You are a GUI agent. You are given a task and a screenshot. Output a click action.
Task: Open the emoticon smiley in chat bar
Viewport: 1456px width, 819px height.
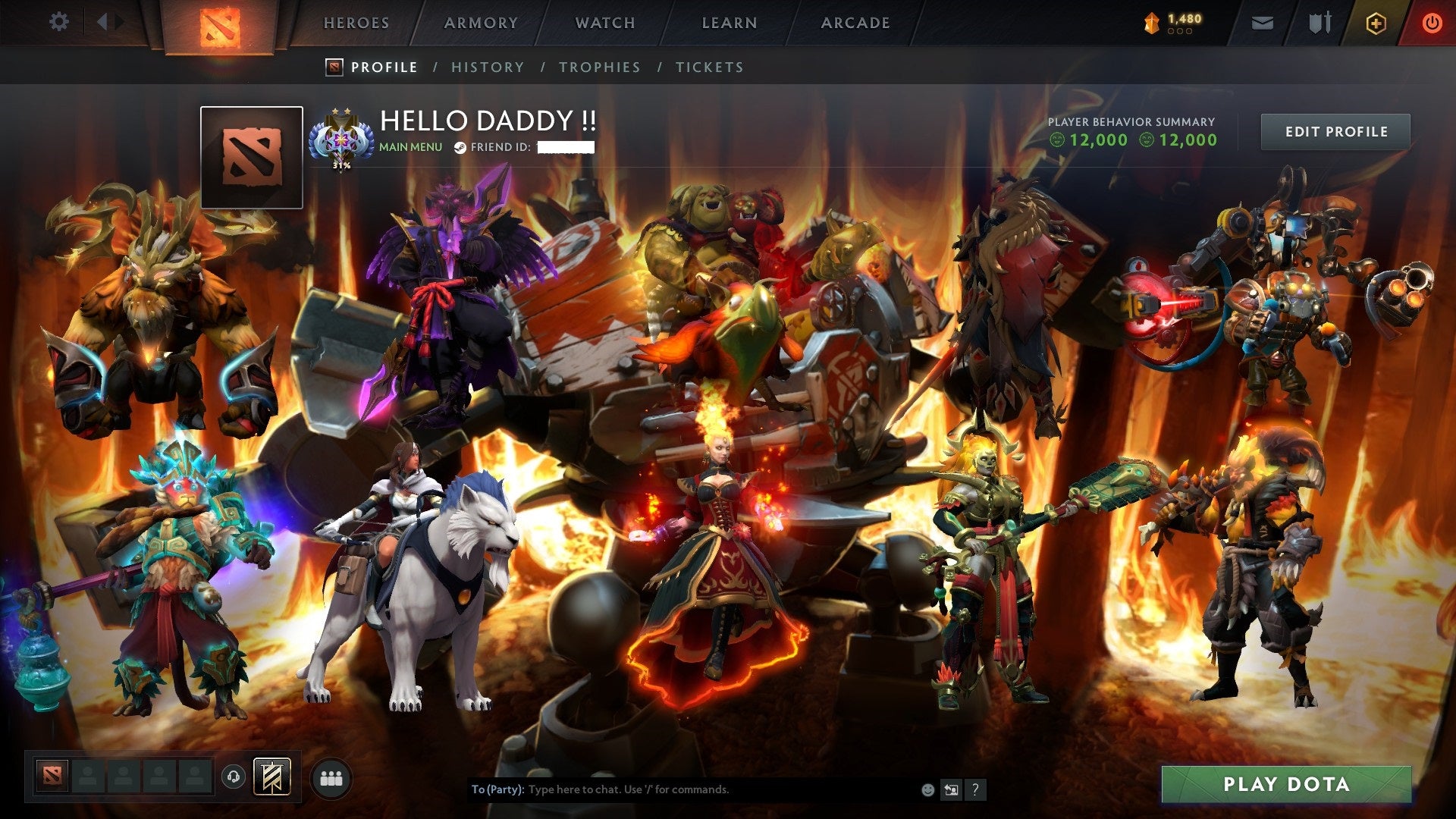click(x=927, y=789)
